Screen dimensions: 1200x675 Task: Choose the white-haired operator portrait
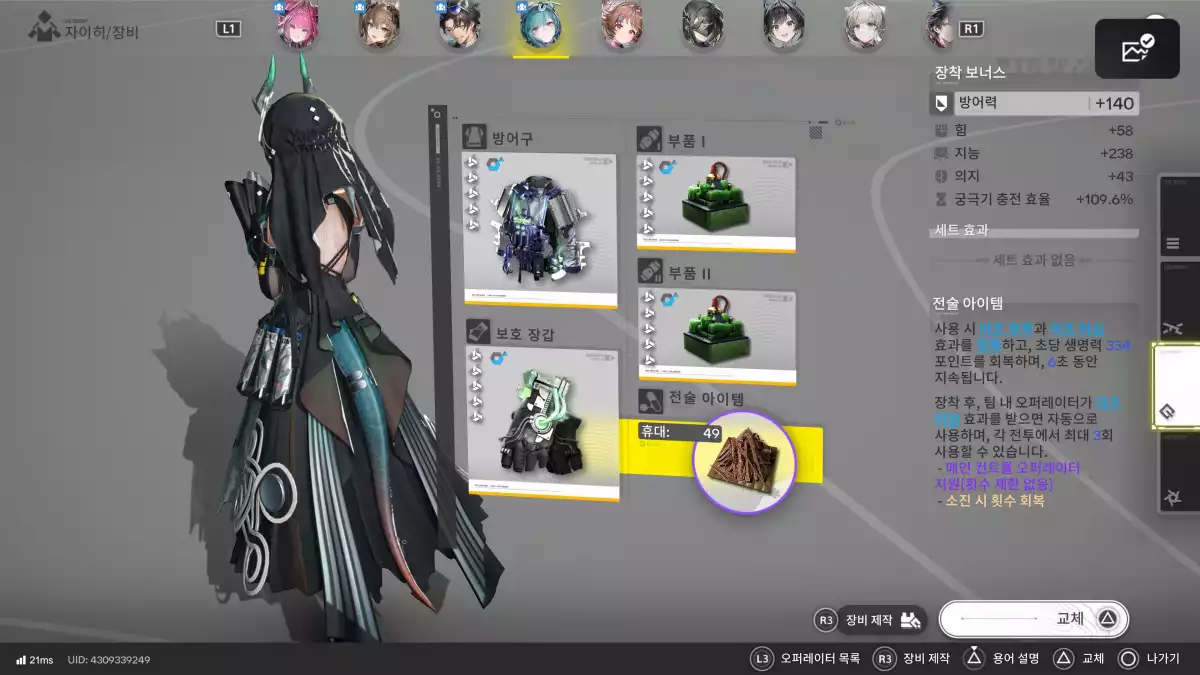[865, 27]
